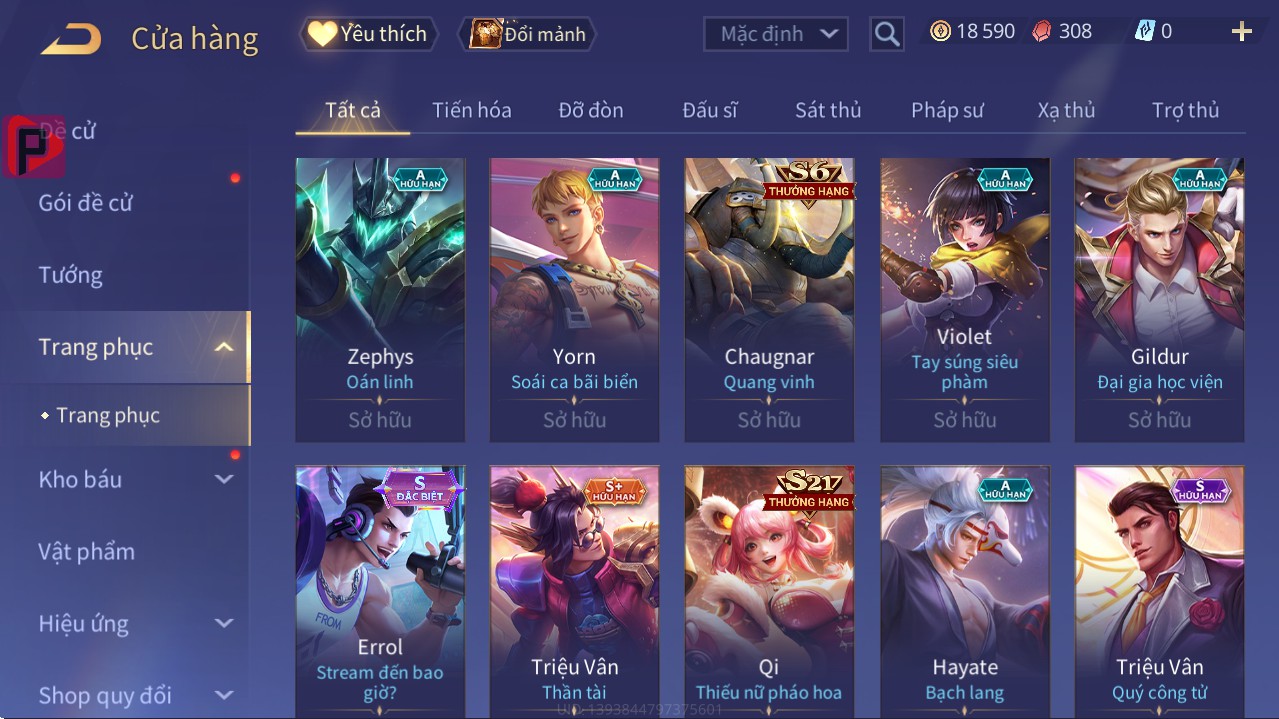Open the Đổi mảnh exchange

[527, 34]
